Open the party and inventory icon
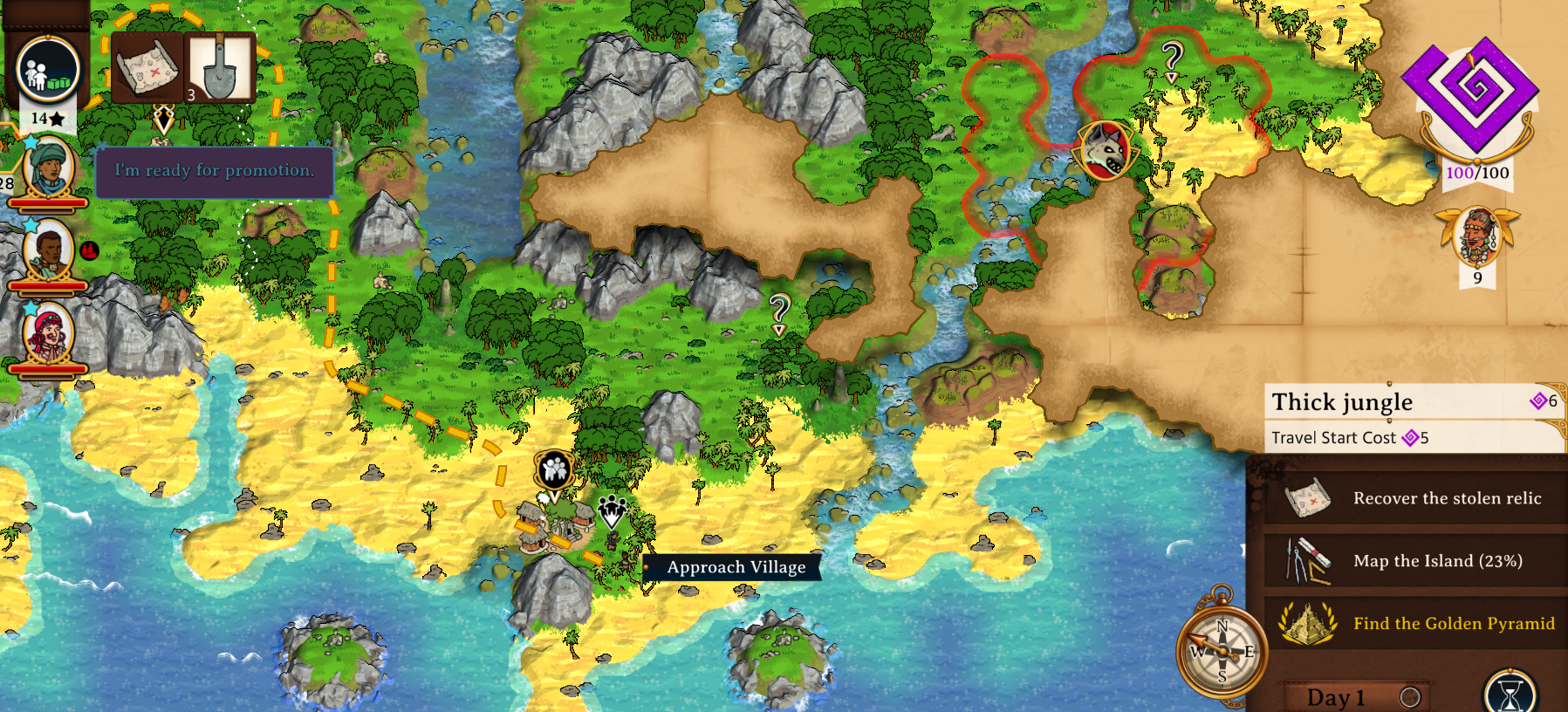Viewport: 1568px width, 712px height. [x=48, y=70]
